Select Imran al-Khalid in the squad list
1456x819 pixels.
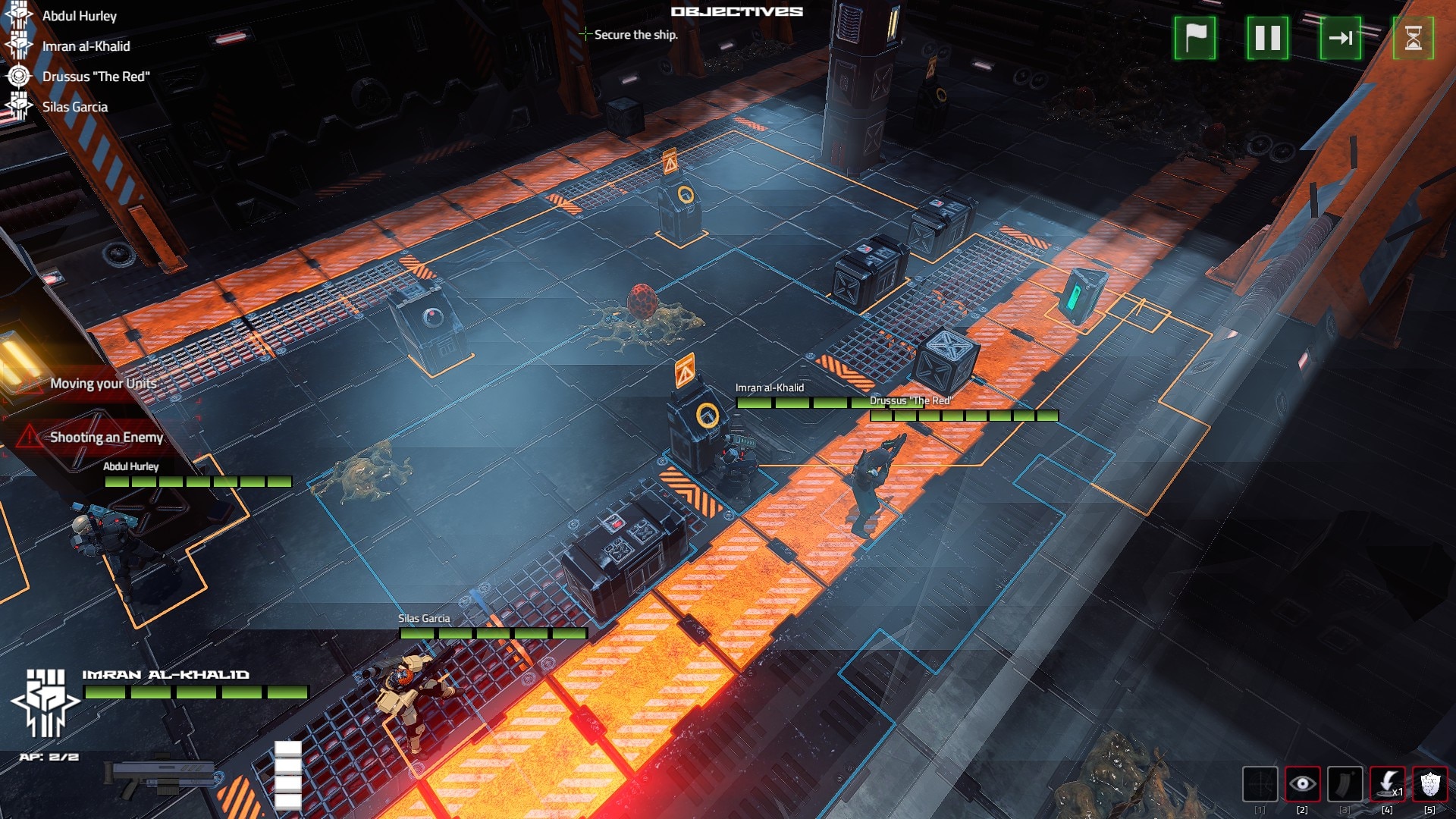pos(86,46)
